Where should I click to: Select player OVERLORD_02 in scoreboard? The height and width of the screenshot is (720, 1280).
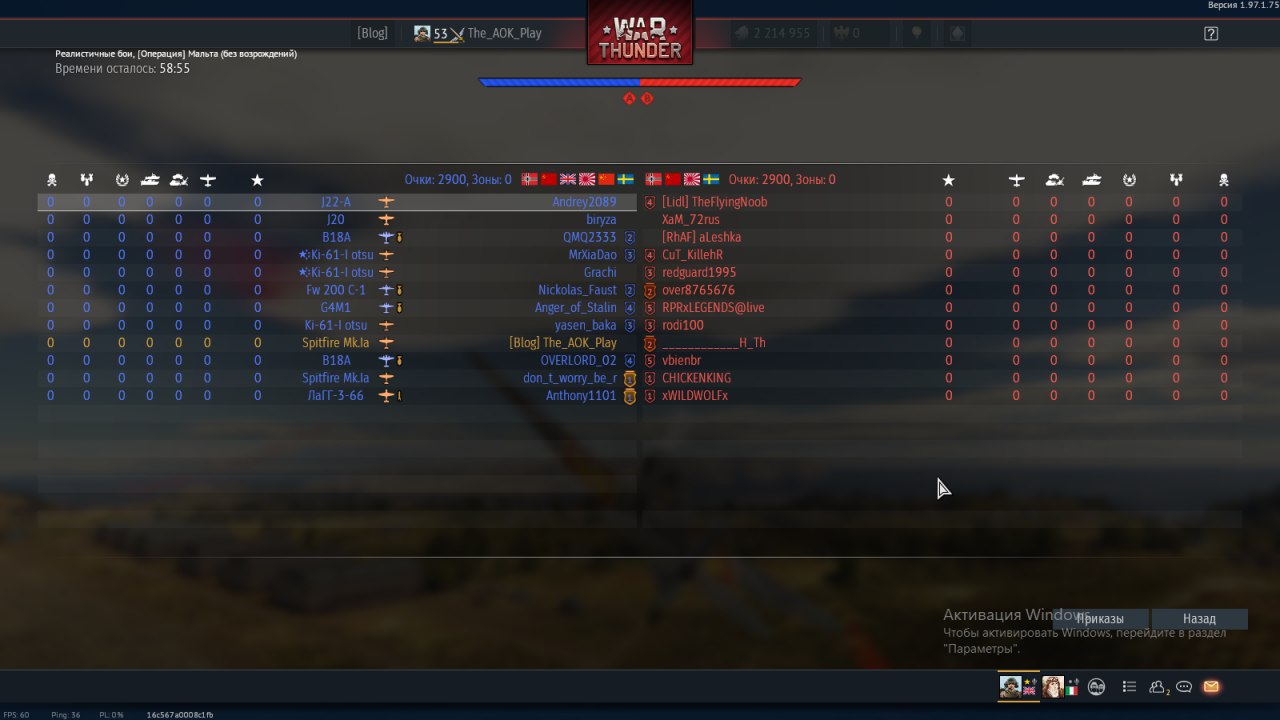(x=578, y=360)
